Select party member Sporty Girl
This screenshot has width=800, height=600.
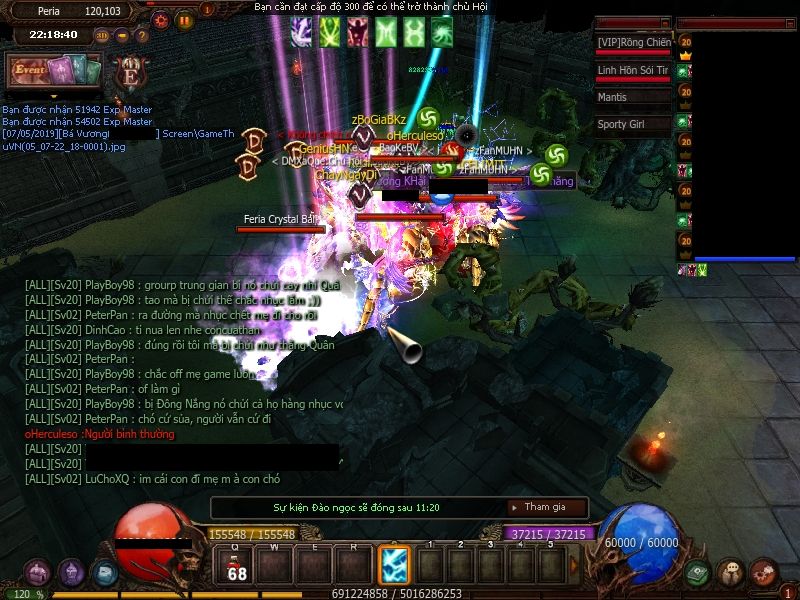point(632,125)
